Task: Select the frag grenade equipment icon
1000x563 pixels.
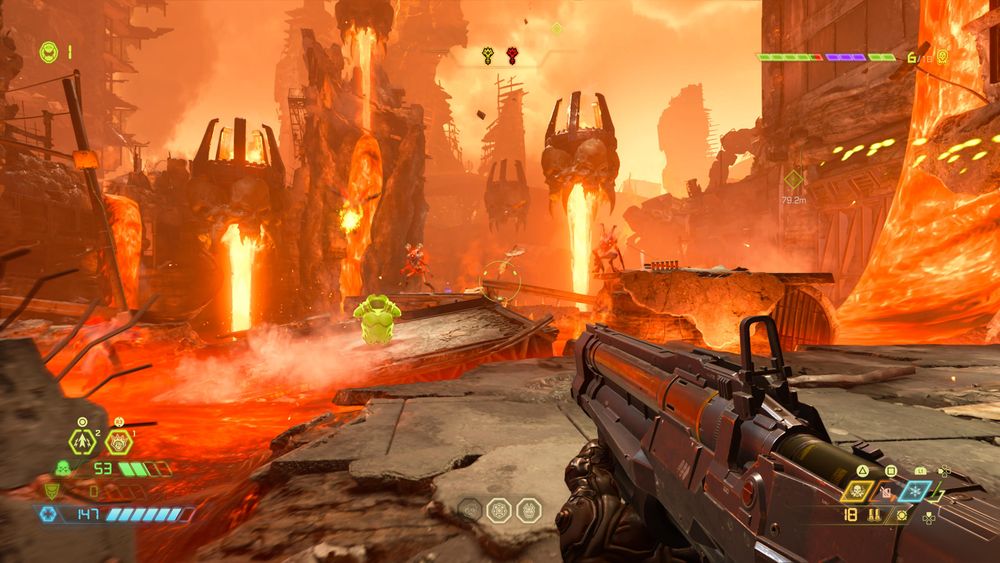Action: tap(83, 440)
